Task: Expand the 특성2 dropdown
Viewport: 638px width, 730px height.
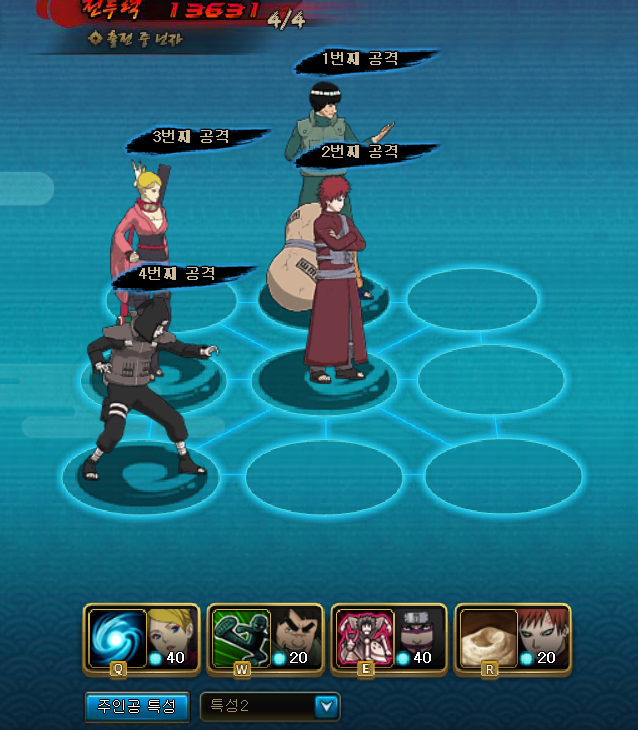Action: click(x=327, y=707)
